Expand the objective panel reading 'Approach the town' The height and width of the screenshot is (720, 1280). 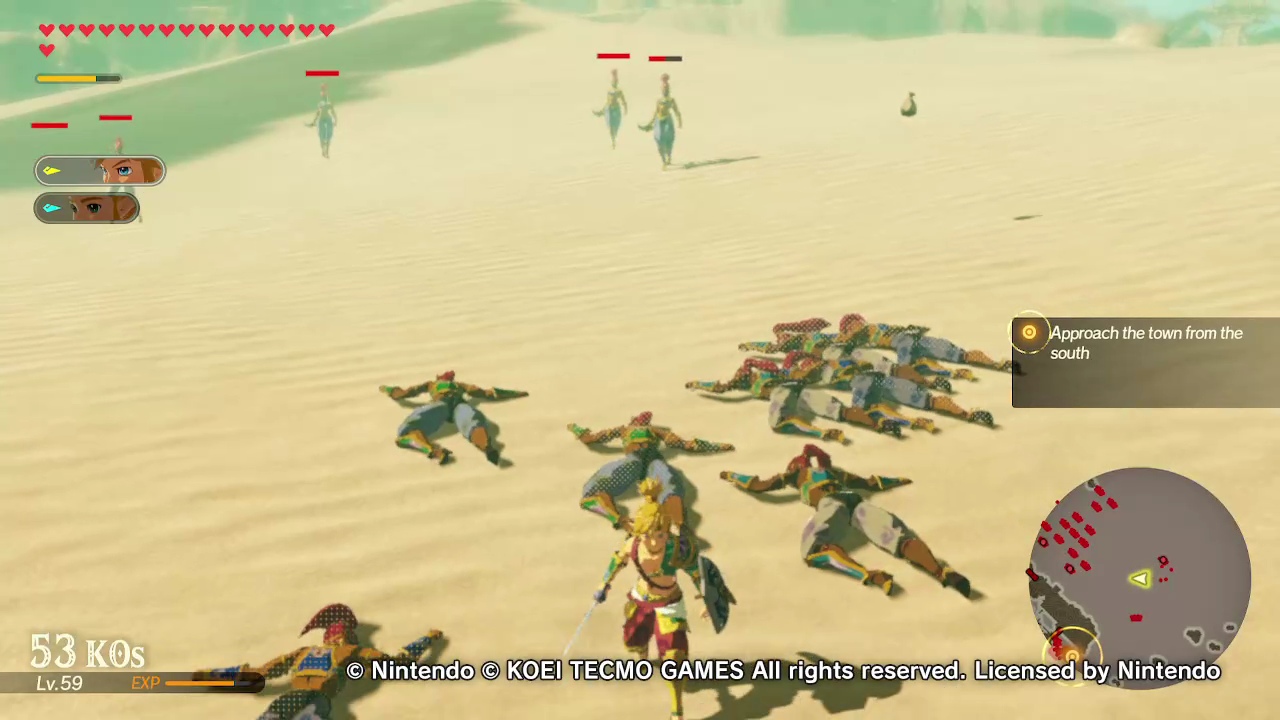[x=1145, y=363]
